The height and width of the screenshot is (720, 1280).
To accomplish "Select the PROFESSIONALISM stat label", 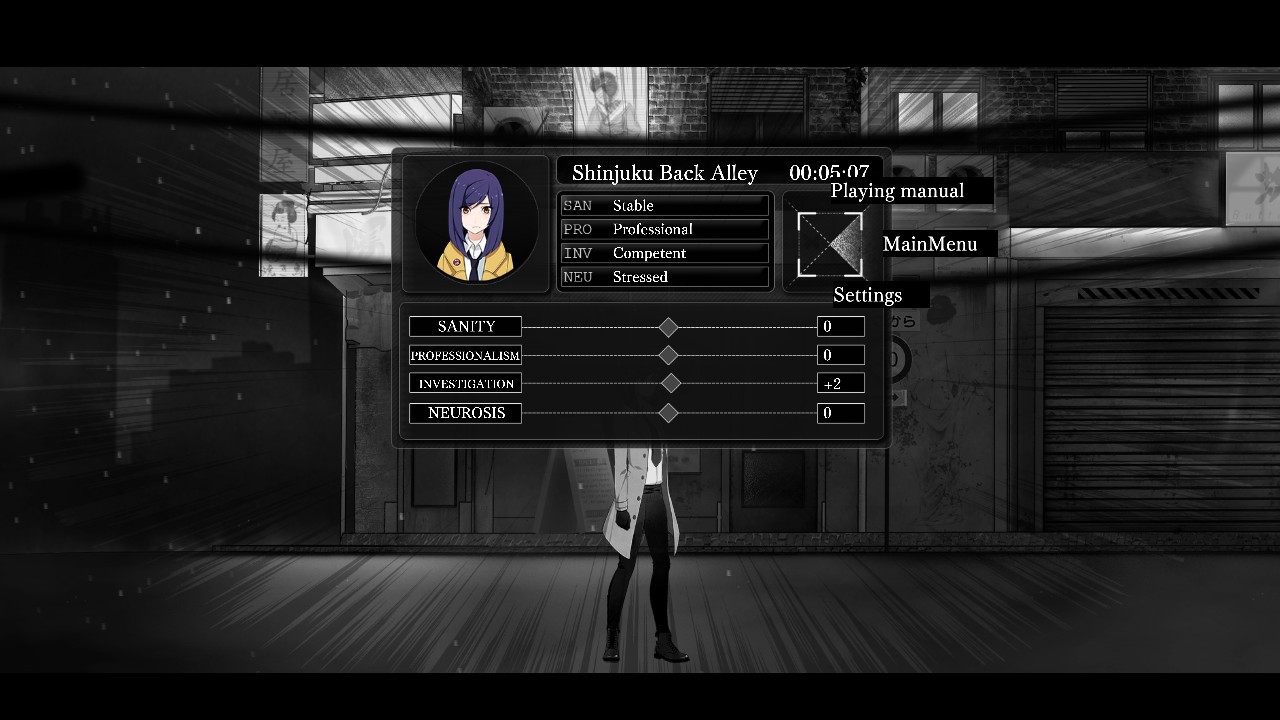I will point(466,355).
